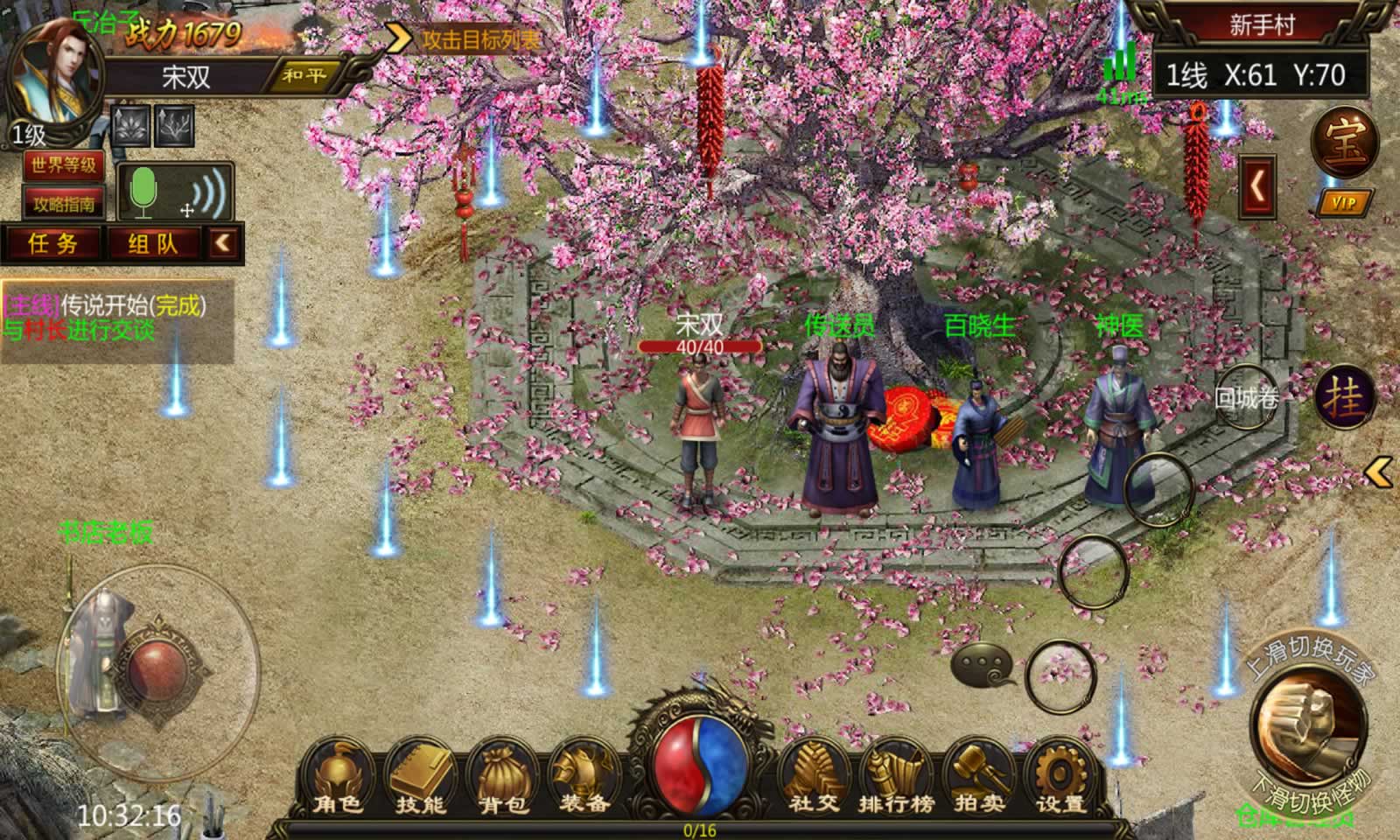Open the chat speech bubble
The image size is (1400, 840).
click(x=983, y=665)
